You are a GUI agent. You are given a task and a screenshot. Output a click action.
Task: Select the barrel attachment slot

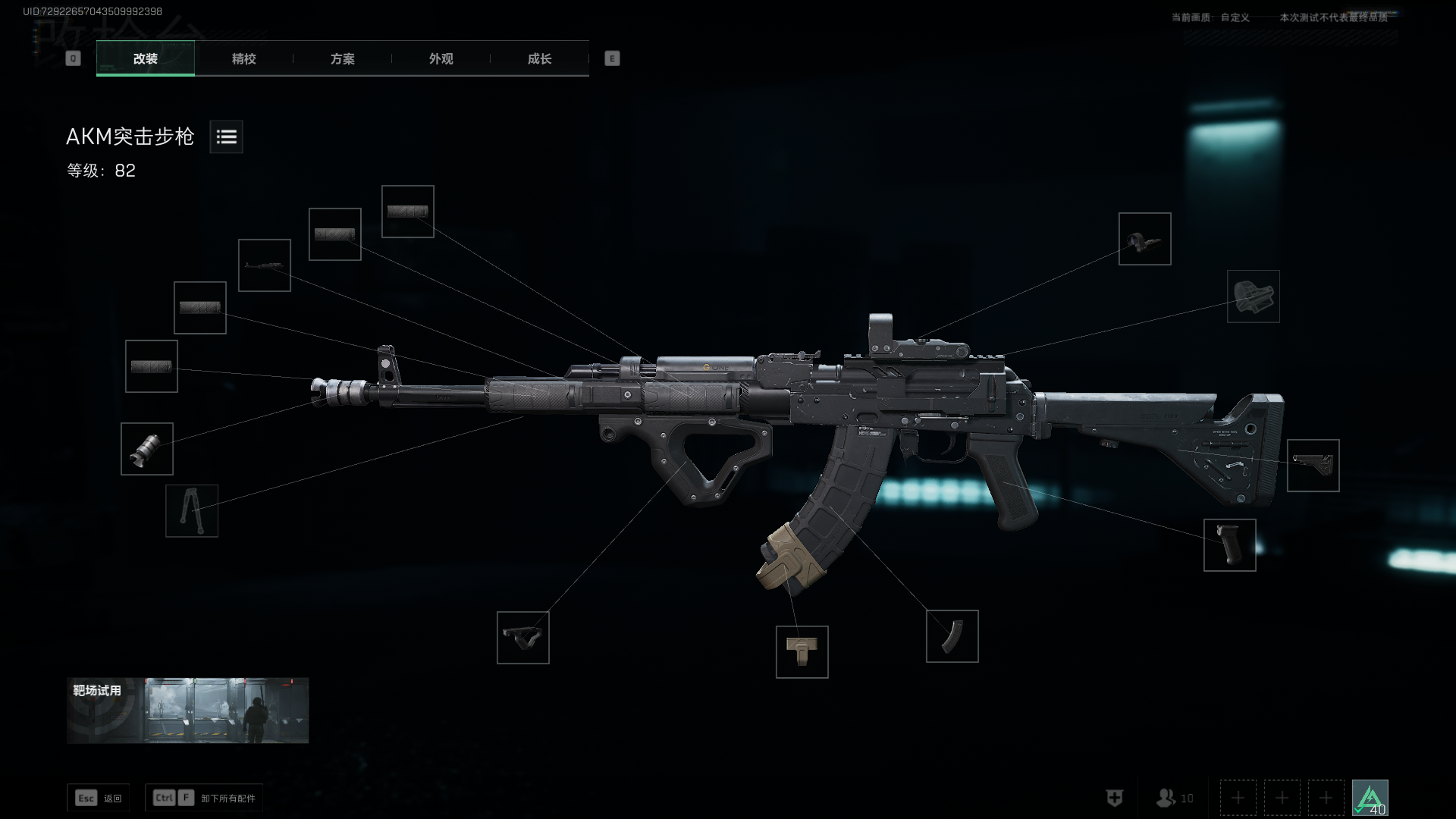click(265, 265)
